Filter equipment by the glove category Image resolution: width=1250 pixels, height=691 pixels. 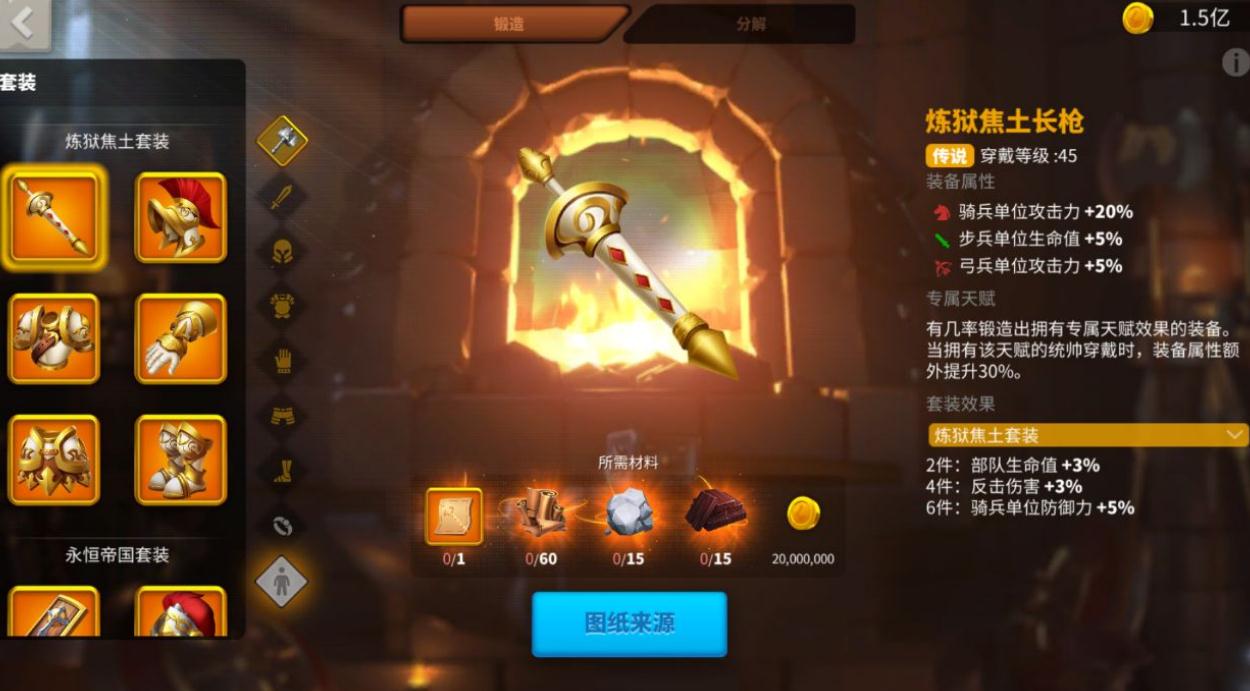pyautogui.click(x=282, y=359)
